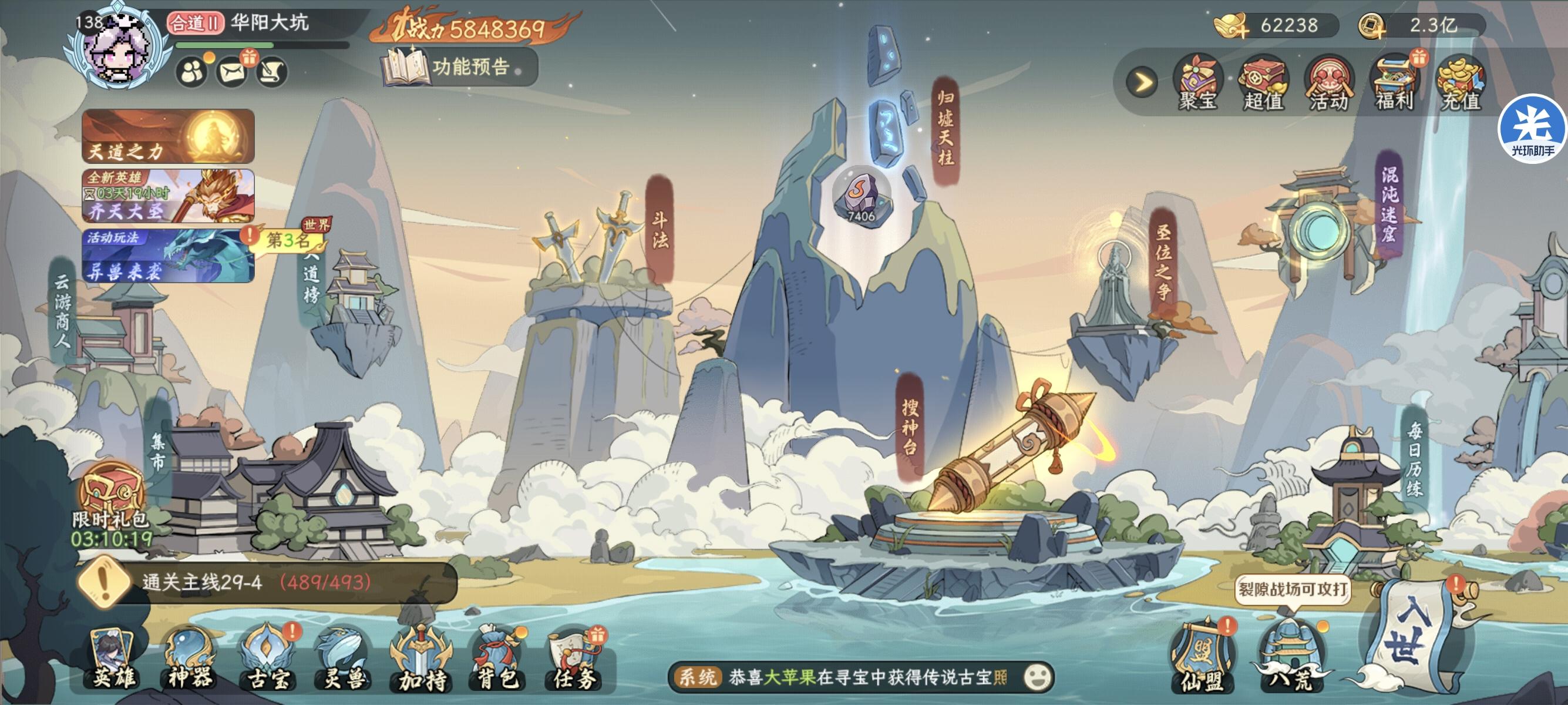The image size is (1568, 705).
Task: Open the 天道之力 banner
Action: click(x=168, y=136)
